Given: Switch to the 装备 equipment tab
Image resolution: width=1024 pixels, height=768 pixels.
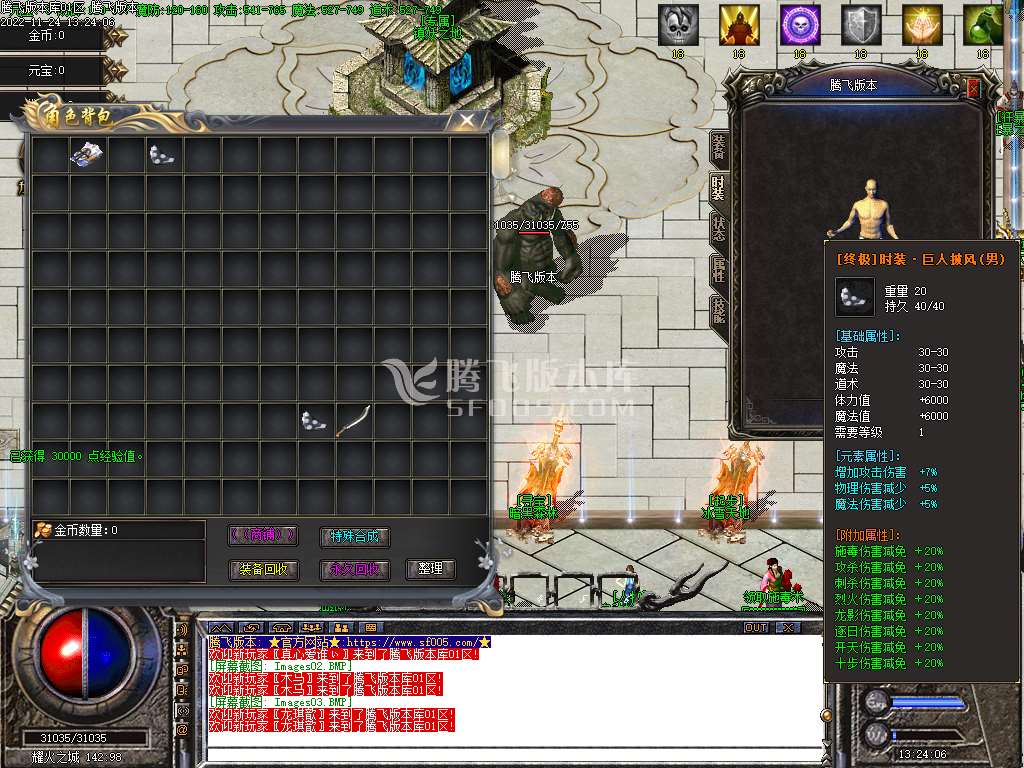Looking at the screenshot, I should (x=718, y=146).
